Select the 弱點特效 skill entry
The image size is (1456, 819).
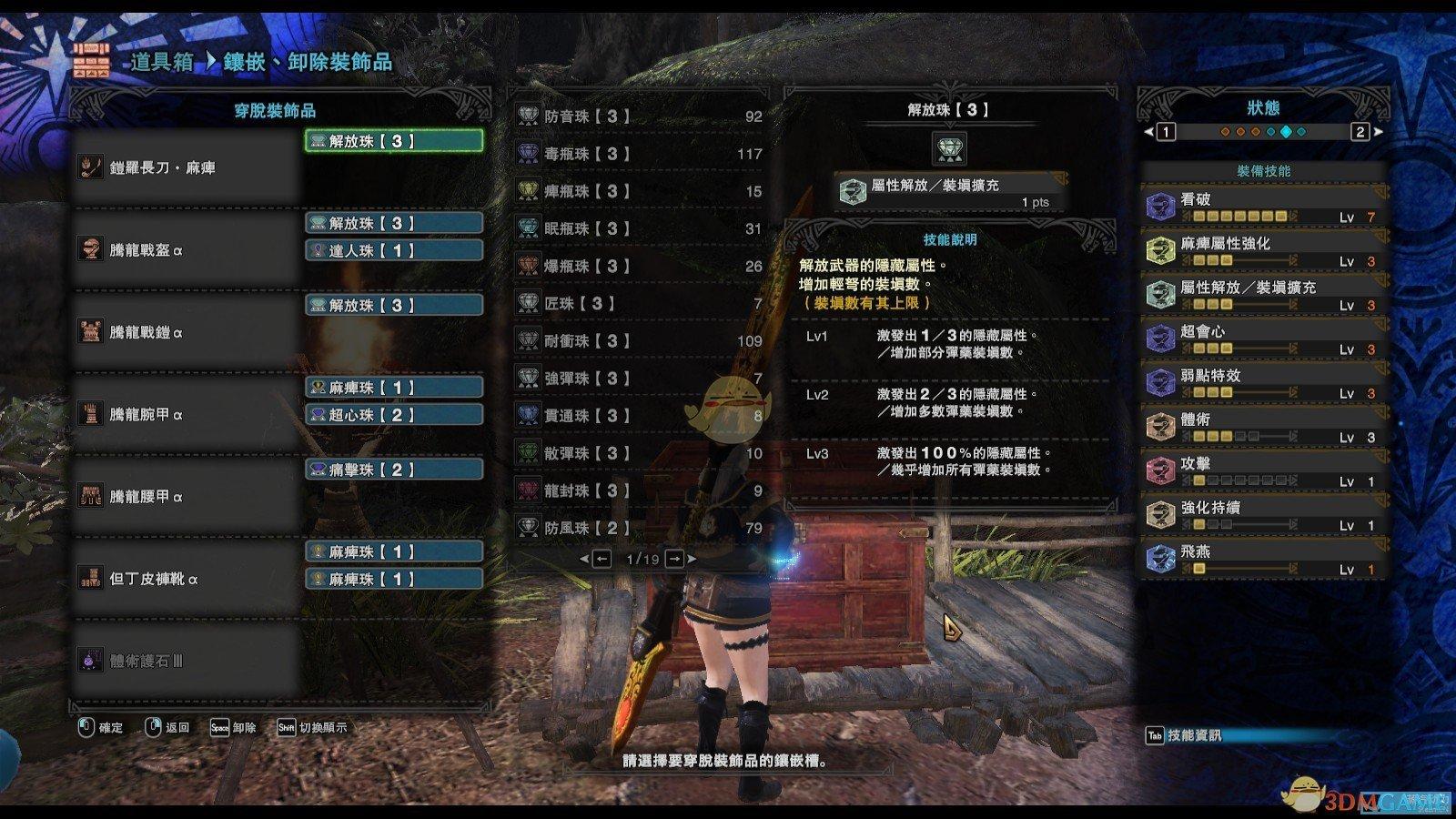[x=1265, y=383]
